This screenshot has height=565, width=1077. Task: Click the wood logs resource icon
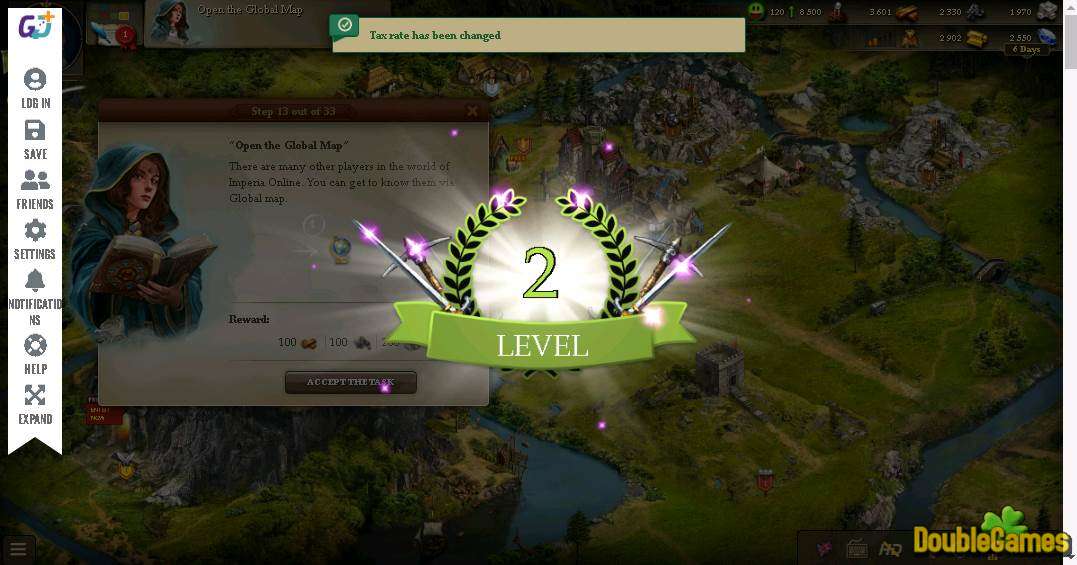point(907,12)
